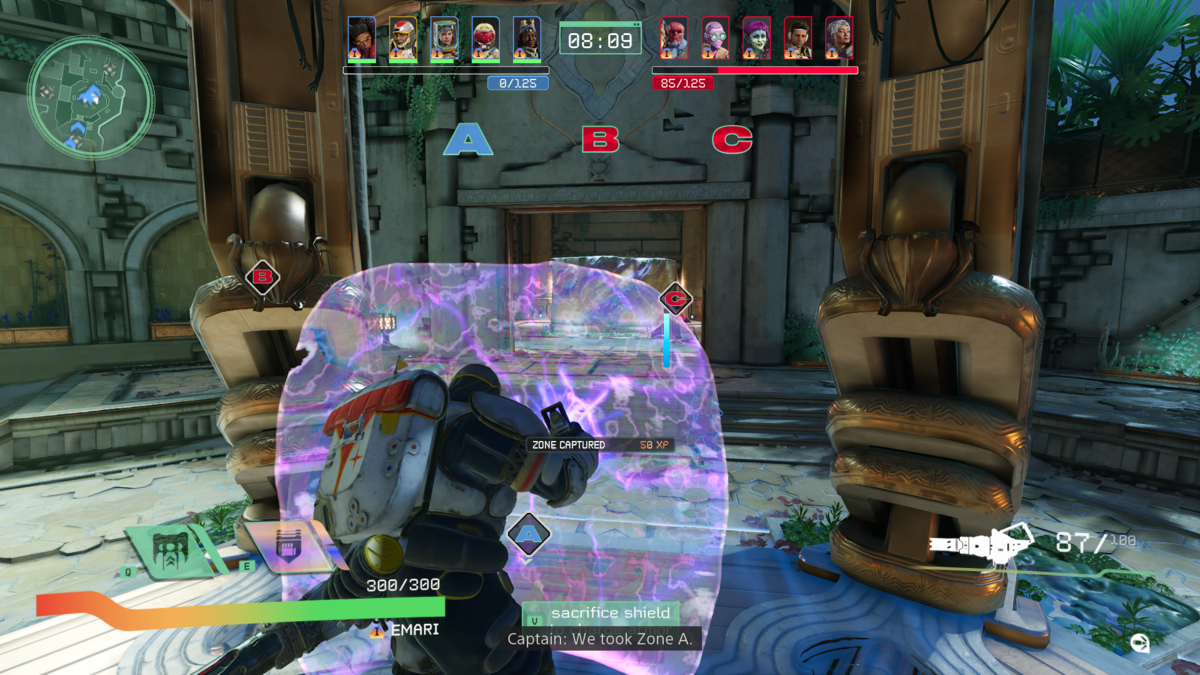Select the teammate portrait with white-red racing helmet

coord(403,39)
